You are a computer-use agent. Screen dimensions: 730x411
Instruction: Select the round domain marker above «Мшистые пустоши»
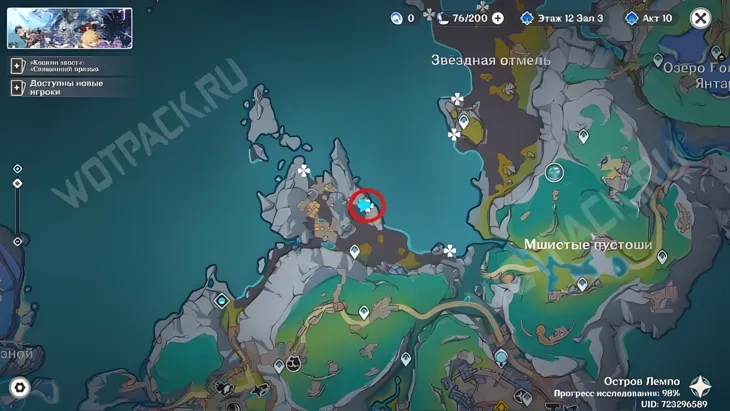click(554, 173)
